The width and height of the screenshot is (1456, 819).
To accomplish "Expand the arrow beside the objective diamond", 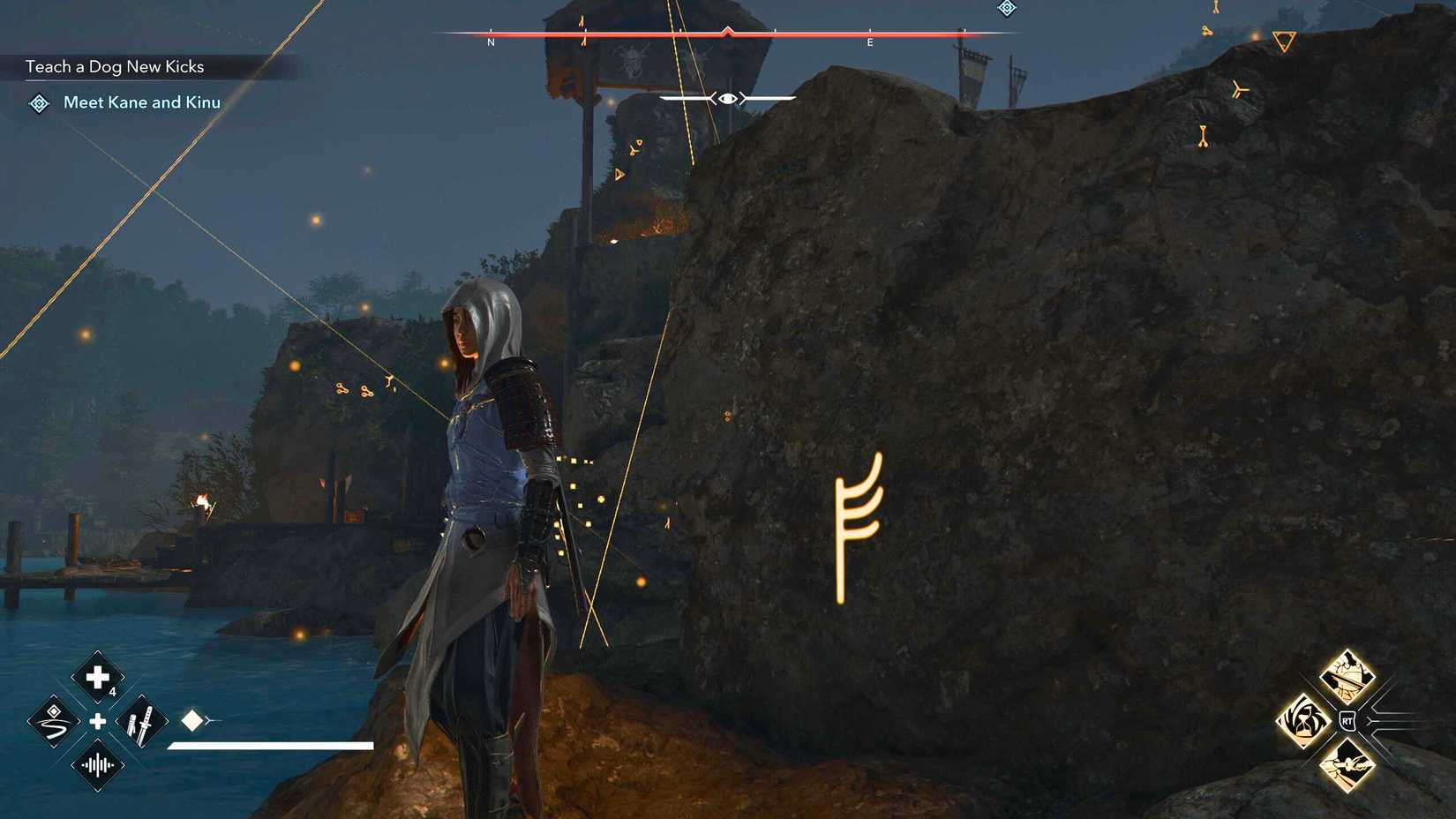I will point(212,720).
